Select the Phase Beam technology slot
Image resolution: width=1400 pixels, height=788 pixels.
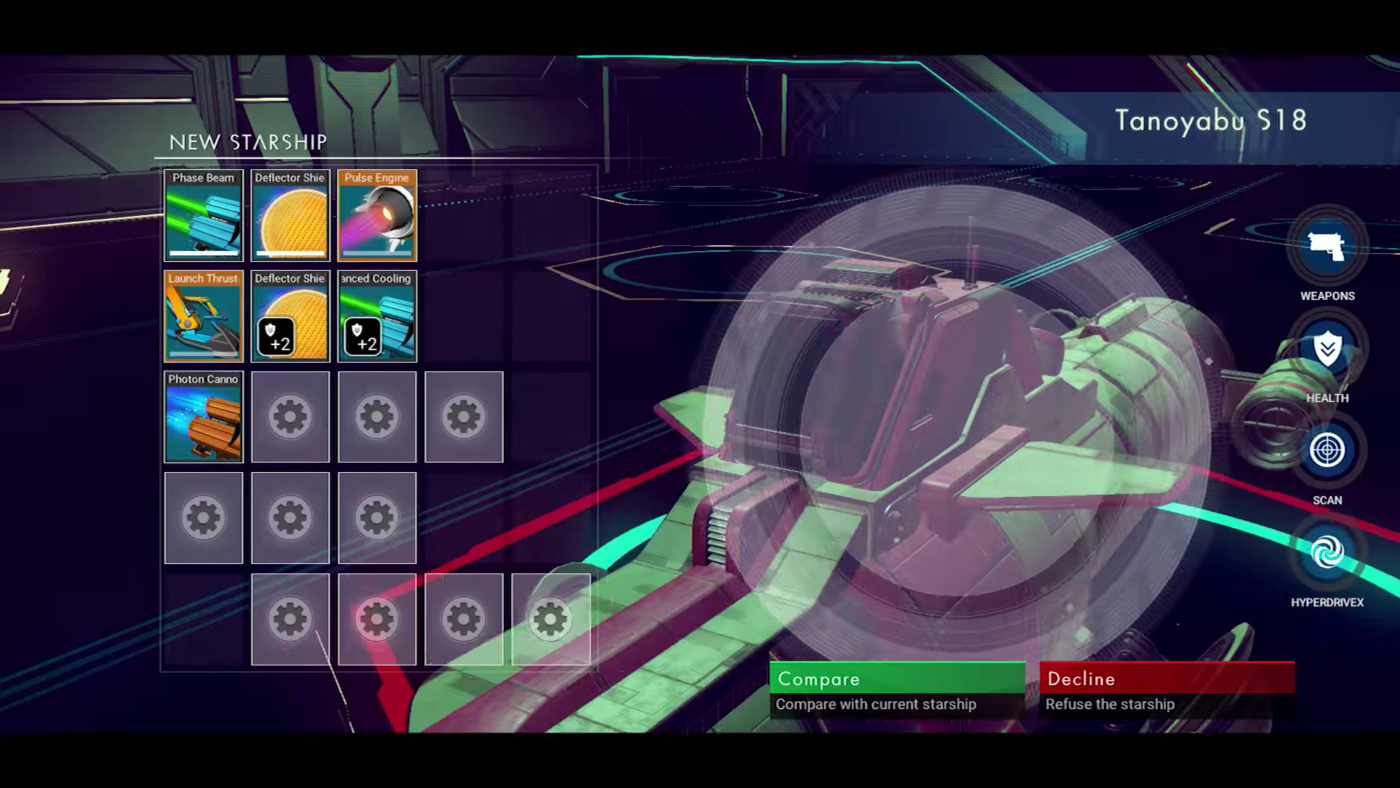pos(203,215)
